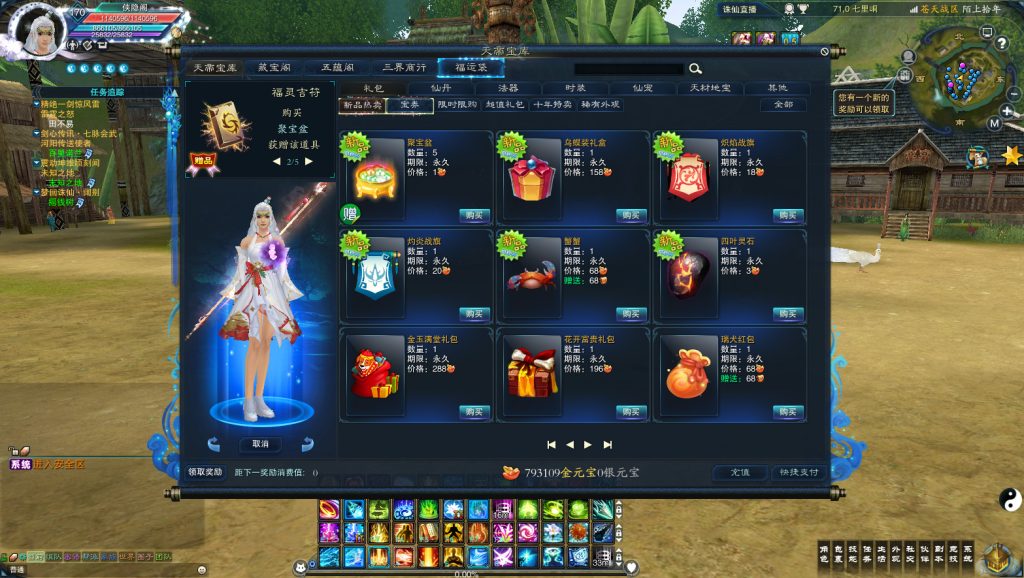
Task: Click the shop search magnifier icon
Action: (695, 69)
